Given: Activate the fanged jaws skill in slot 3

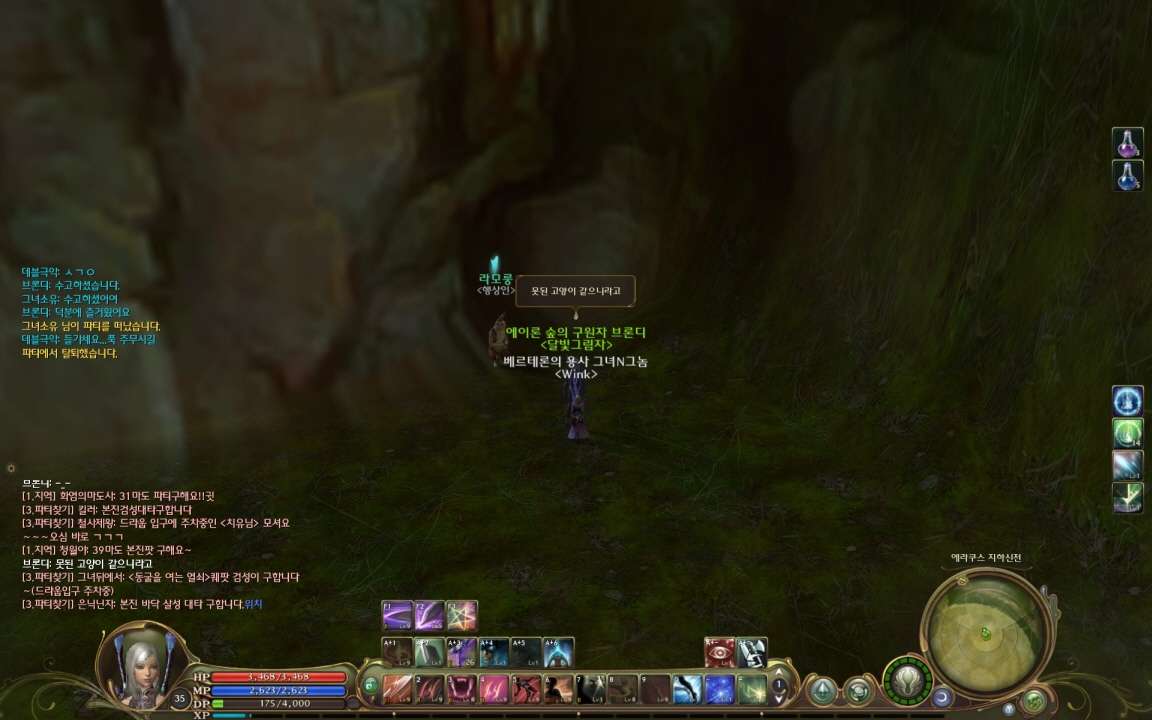Looking at the screenshot, I should pyautogui.click(x=461, y=689).
